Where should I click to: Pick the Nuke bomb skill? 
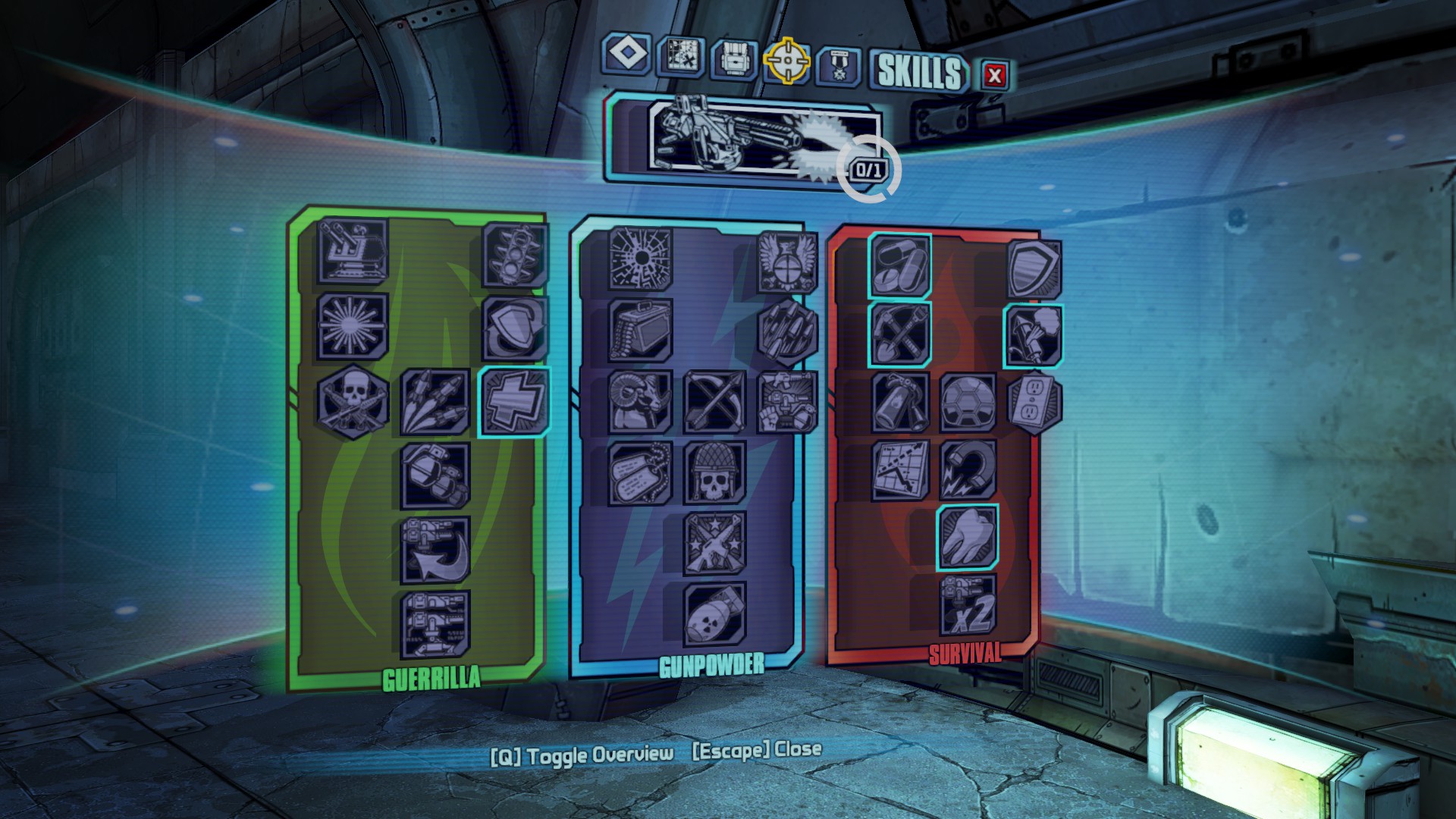[714, 613]
